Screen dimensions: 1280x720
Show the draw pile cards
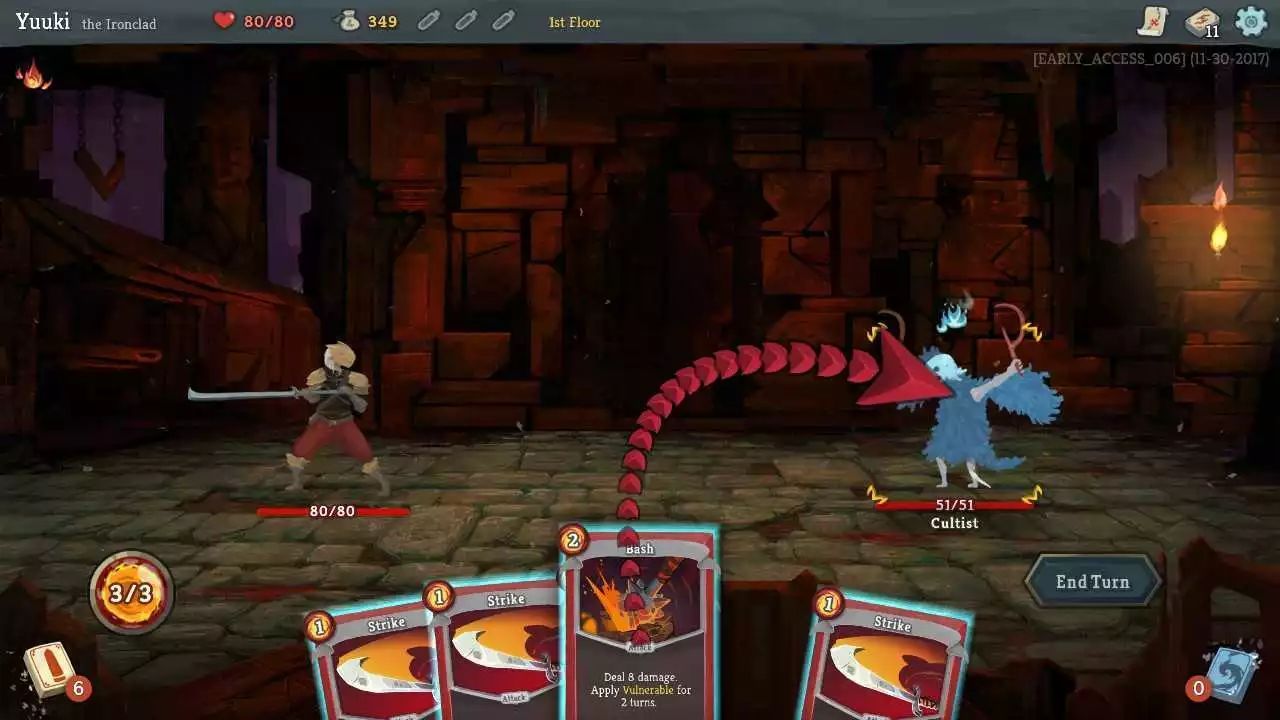(50, 669)
